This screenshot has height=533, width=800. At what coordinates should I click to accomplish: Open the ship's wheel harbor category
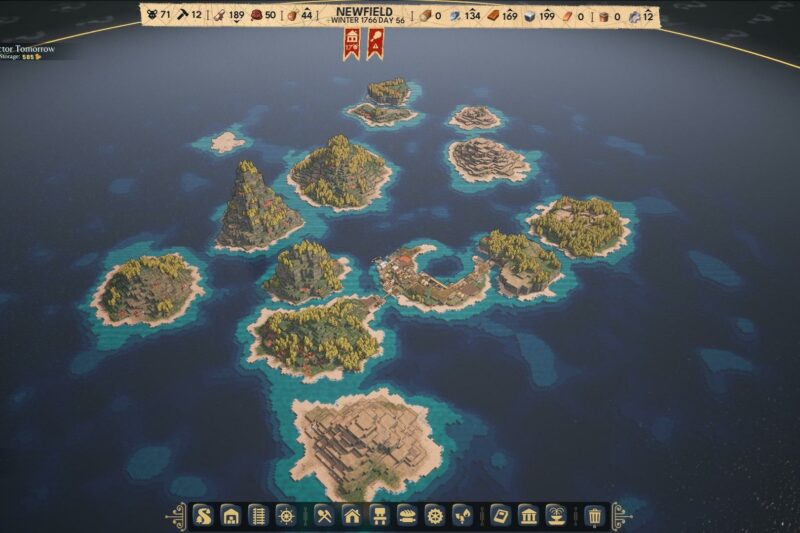[x=285, y=516]
